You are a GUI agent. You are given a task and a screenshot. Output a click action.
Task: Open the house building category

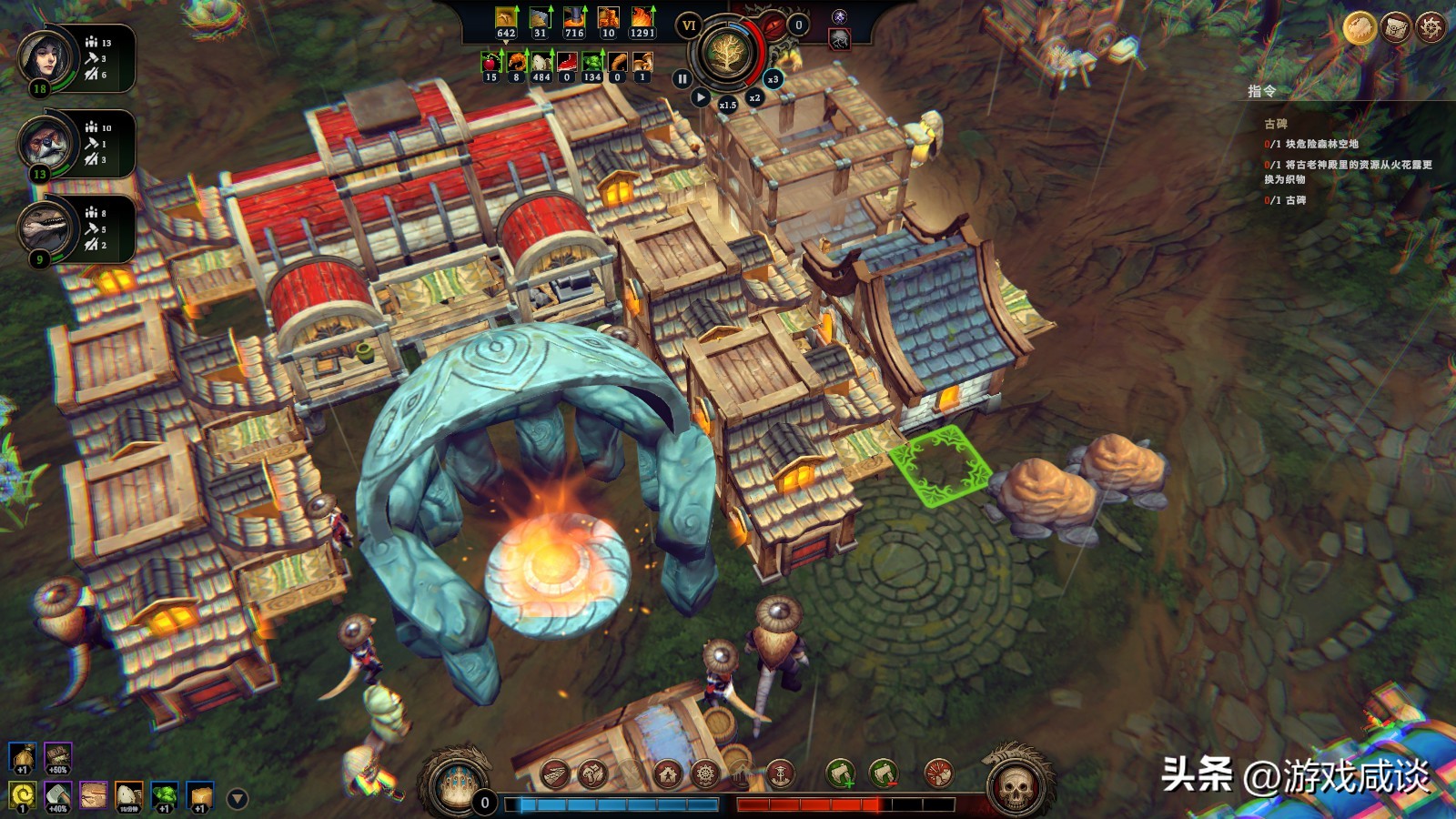(668, 774)
